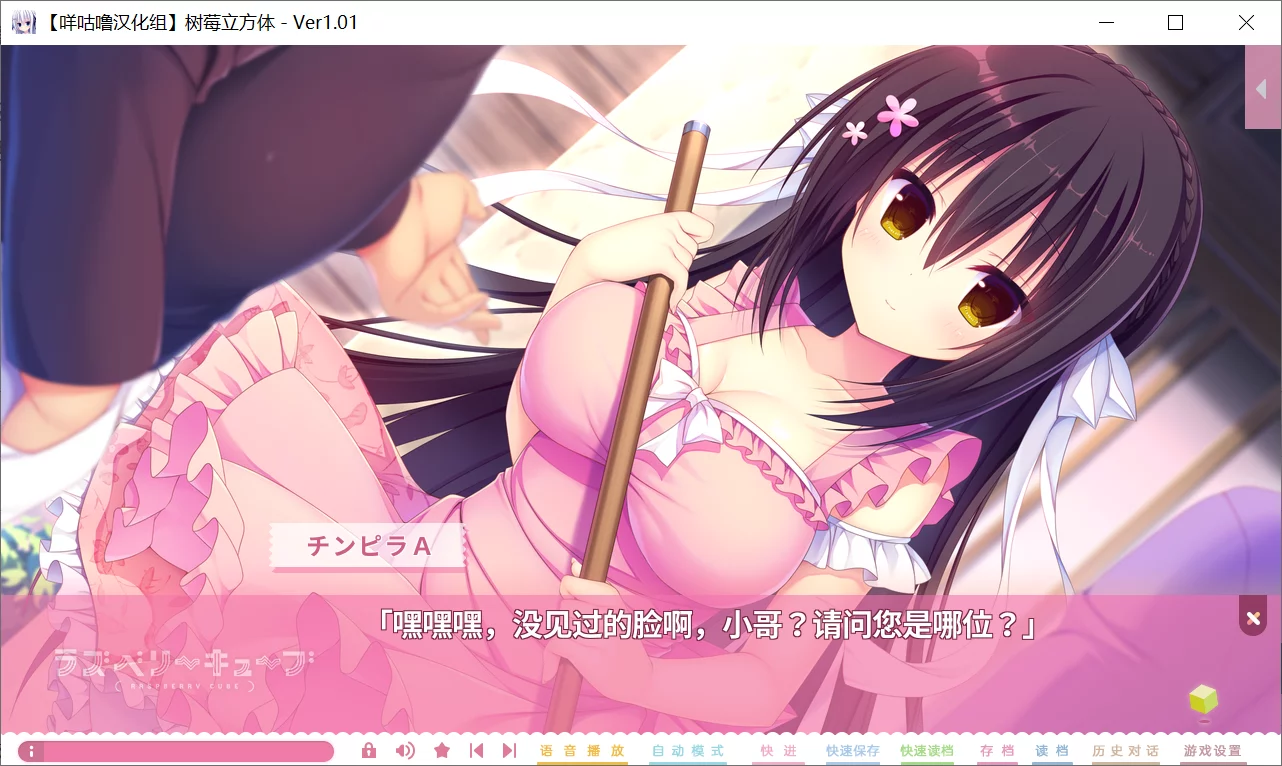
Task: Hide the dialogue box with the X toggle
Action: click(1252, 616)
